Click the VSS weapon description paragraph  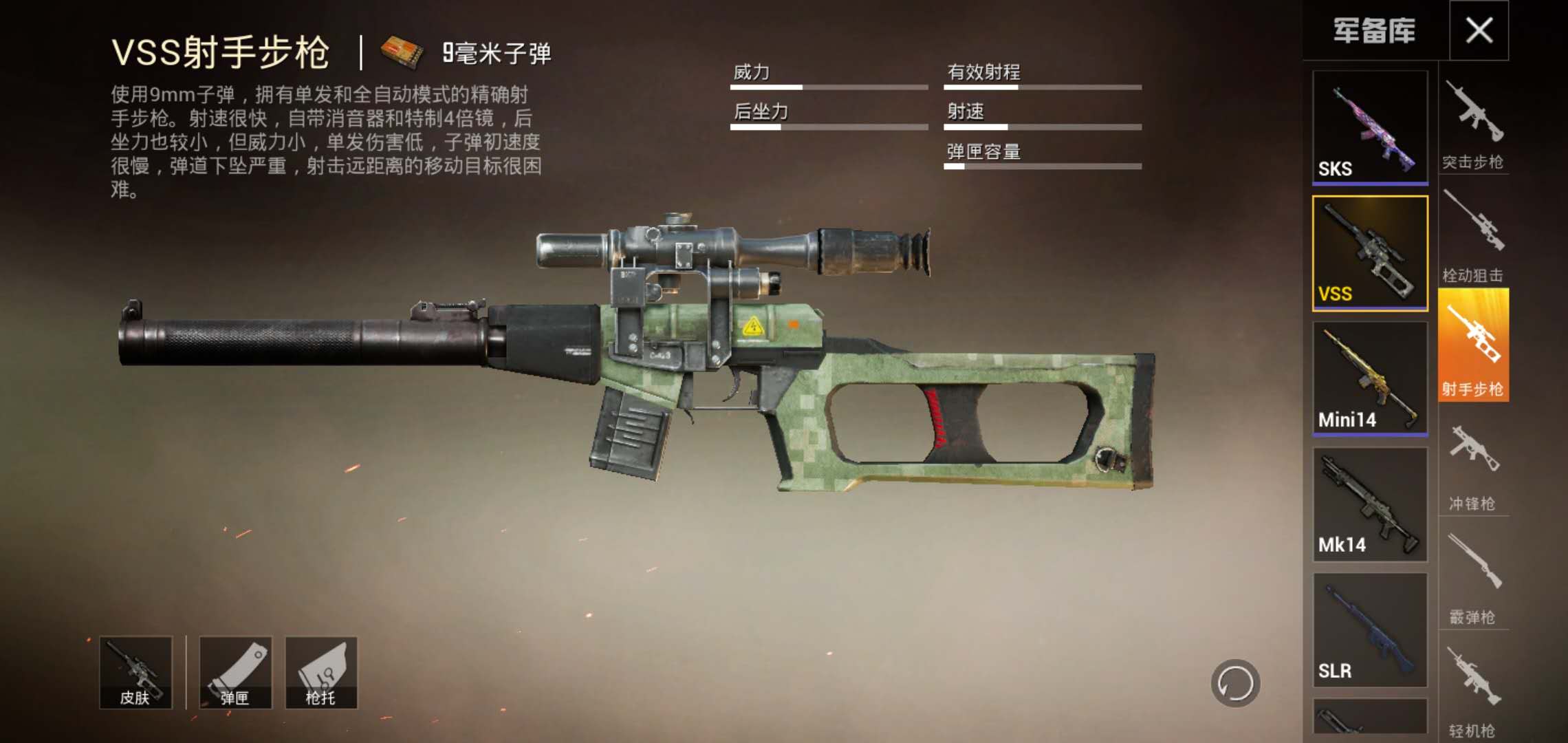(x=323, y=138)
